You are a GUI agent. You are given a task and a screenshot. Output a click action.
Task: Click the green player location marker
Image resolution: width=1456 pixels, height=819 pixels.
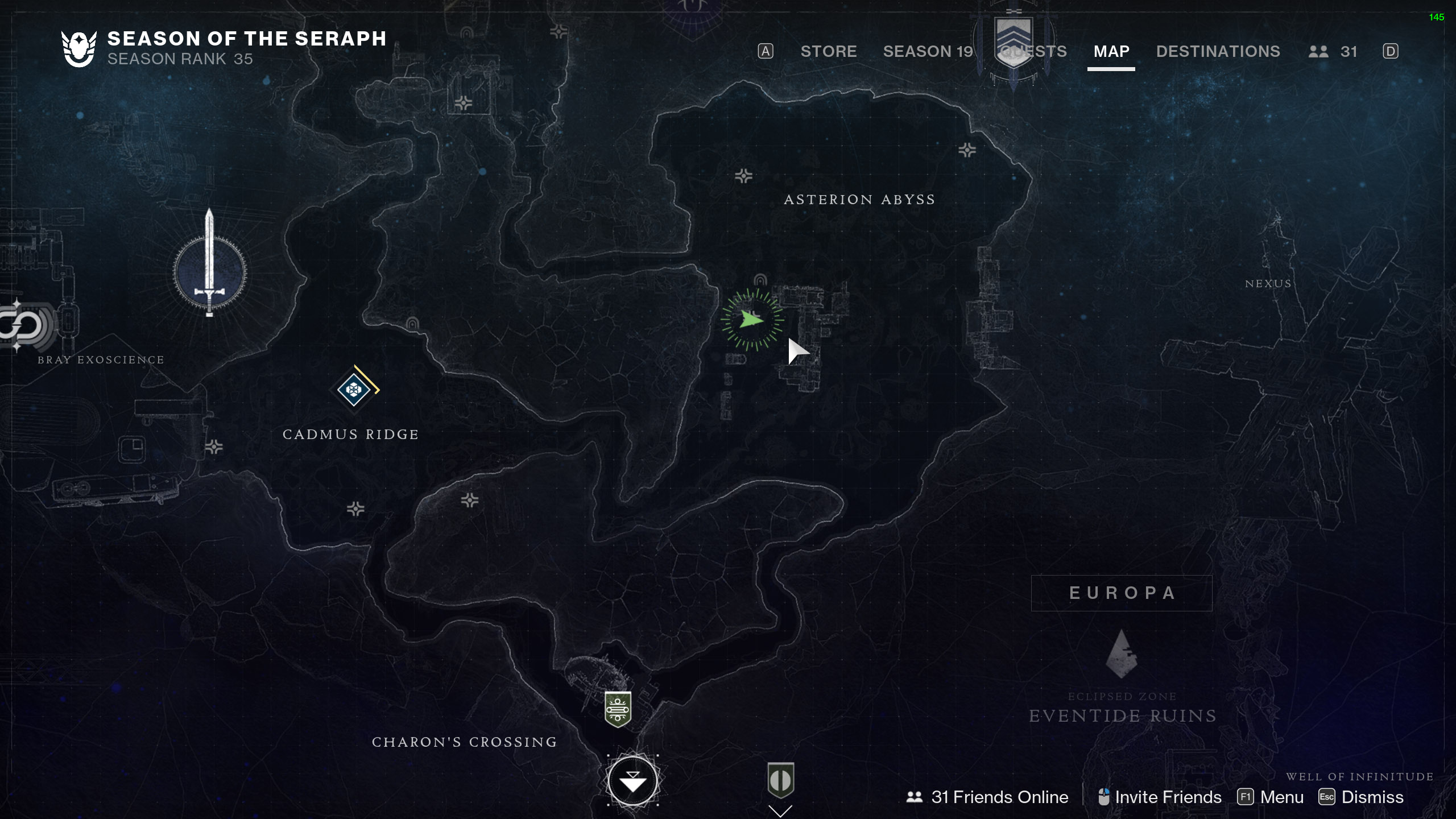click(x=752, y=320)
